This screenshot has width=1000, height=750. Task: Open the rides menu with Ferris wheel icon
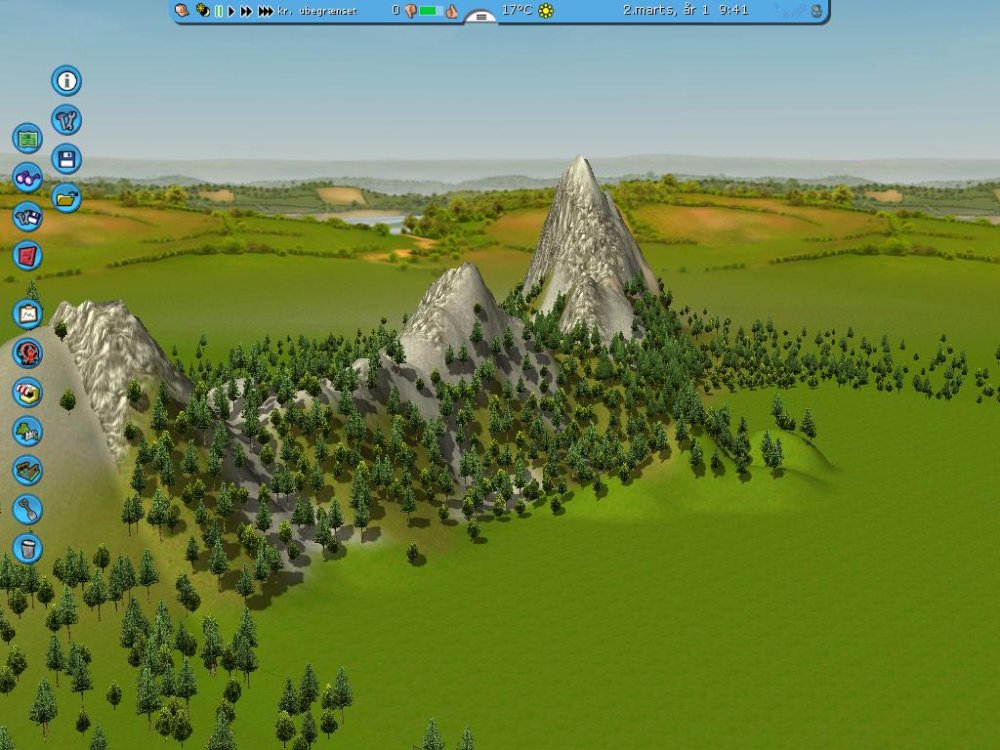click(x=27, y=353)
